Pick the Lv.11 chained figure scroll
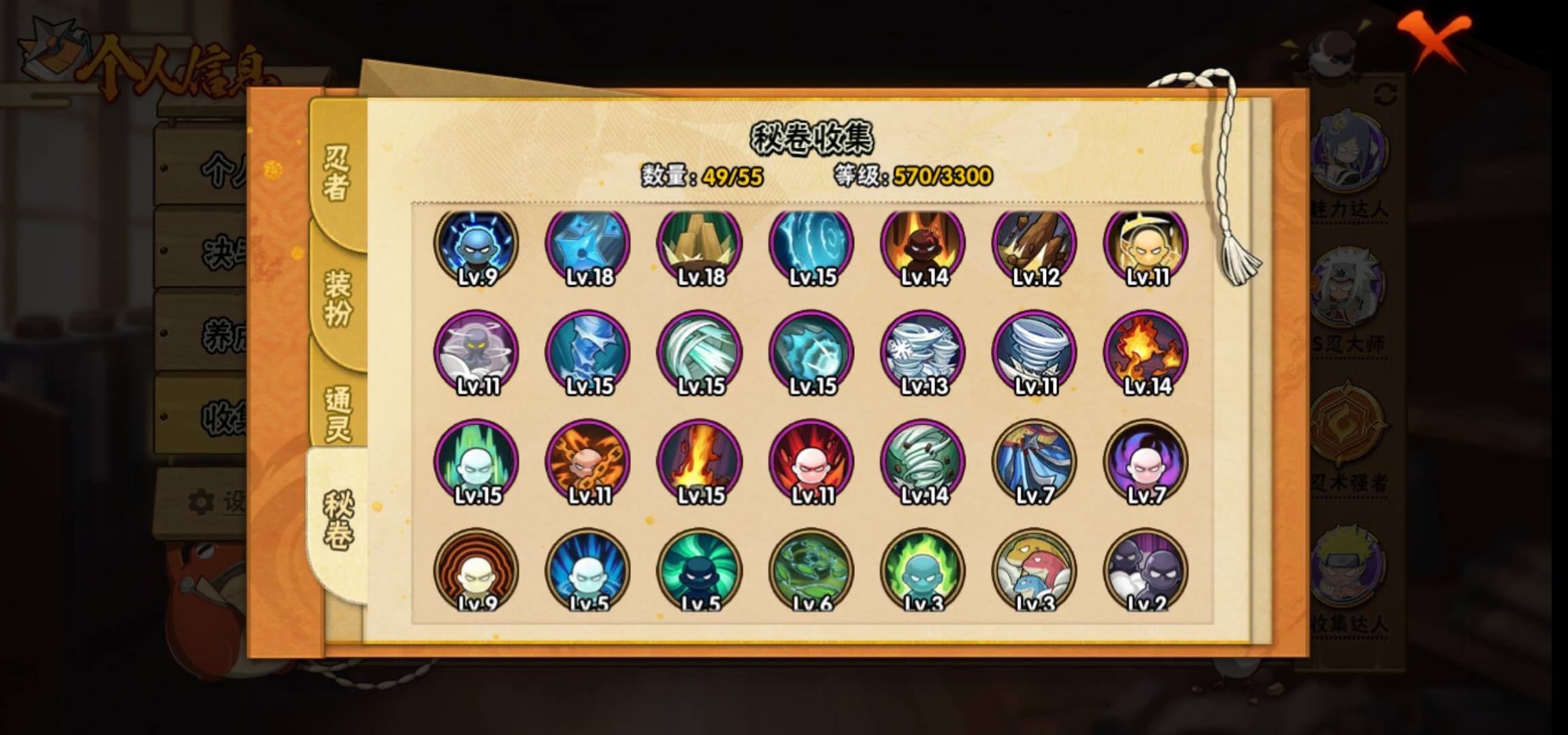1568x735 pixels. click(588, 461)
